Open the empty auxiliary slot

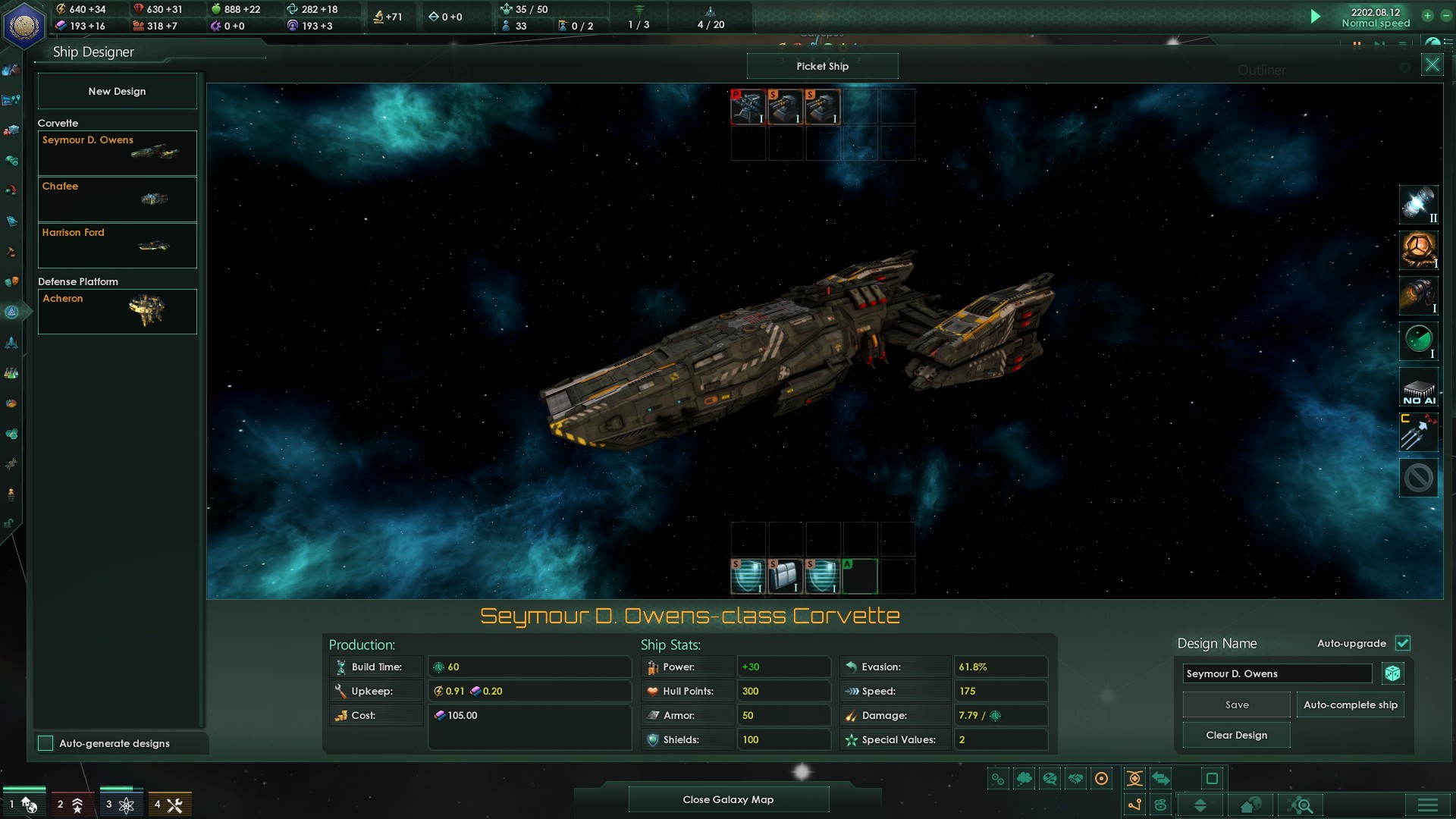click(859, 576)
